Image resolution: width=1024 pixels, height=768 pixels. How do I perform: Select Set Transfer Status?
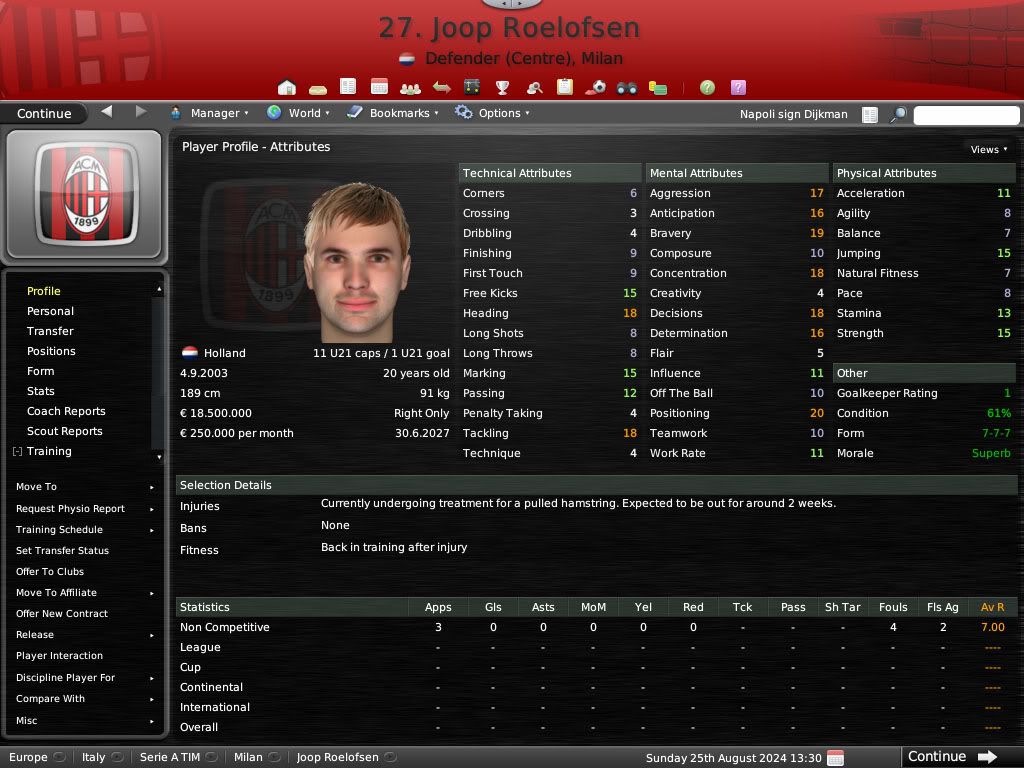tap(62, 551)
